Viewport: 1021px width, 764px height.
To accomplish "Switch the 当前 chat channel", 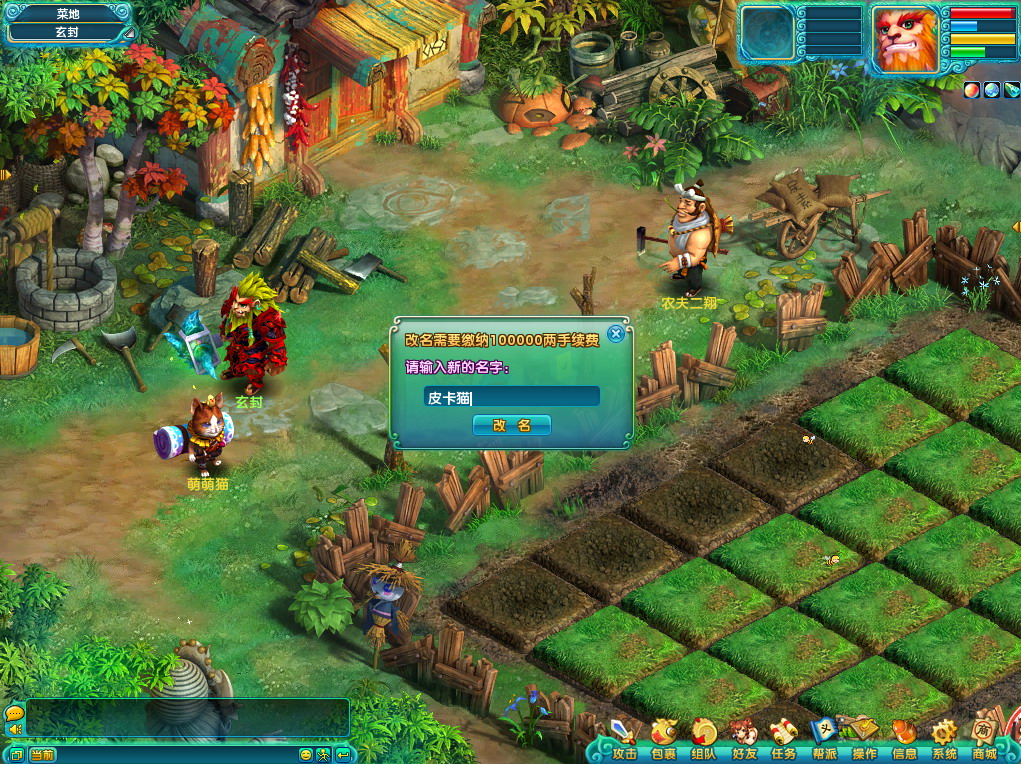I will click(42, 754).
